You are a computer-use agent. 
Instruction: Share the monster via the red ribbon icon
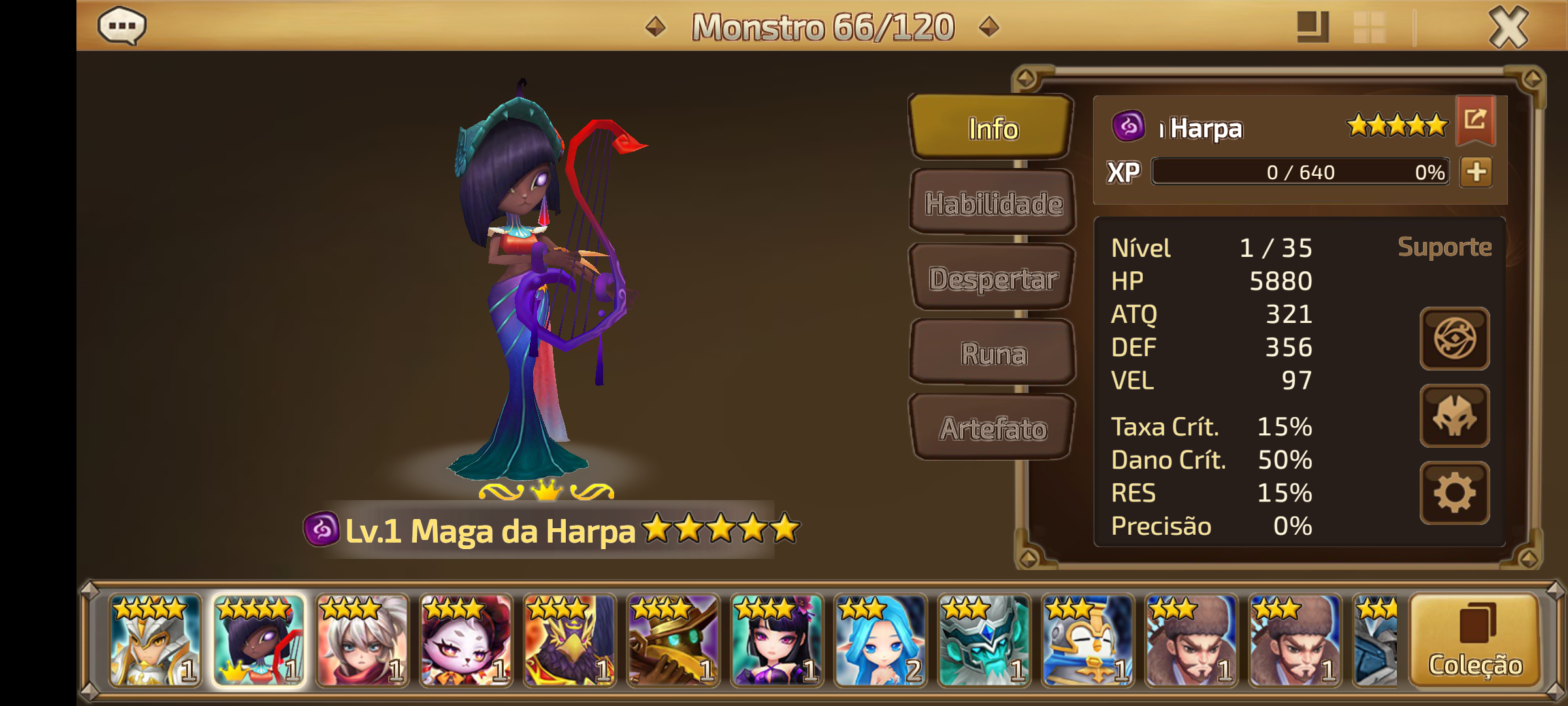click(x=1475, y=120)
